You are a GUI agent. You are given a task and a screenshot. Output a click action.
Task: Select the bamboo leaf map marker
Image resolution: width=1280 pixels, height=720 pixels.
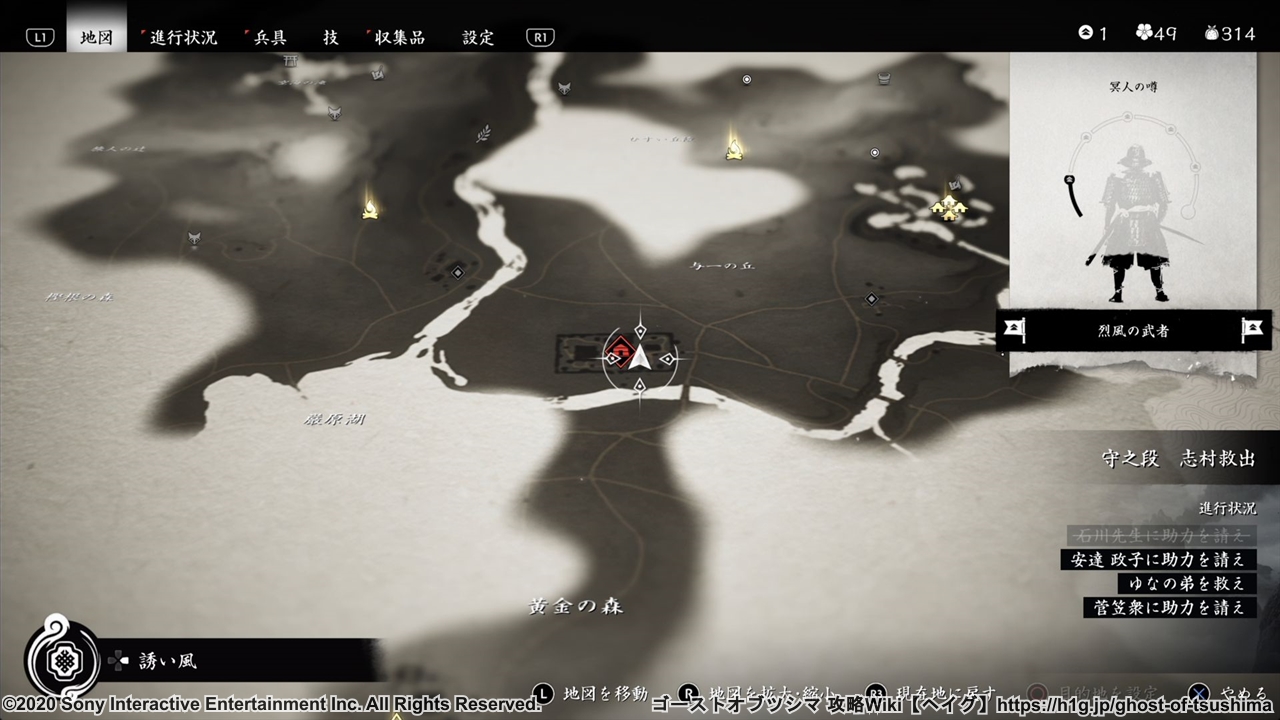[484, 133]
